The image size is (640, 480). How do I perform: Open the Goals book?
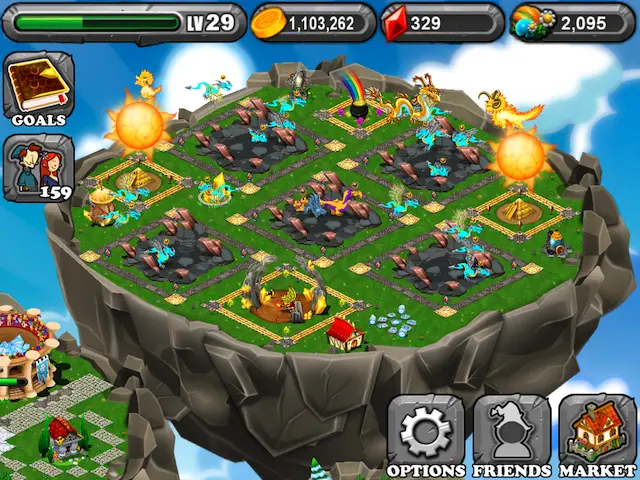pos(38,89)
